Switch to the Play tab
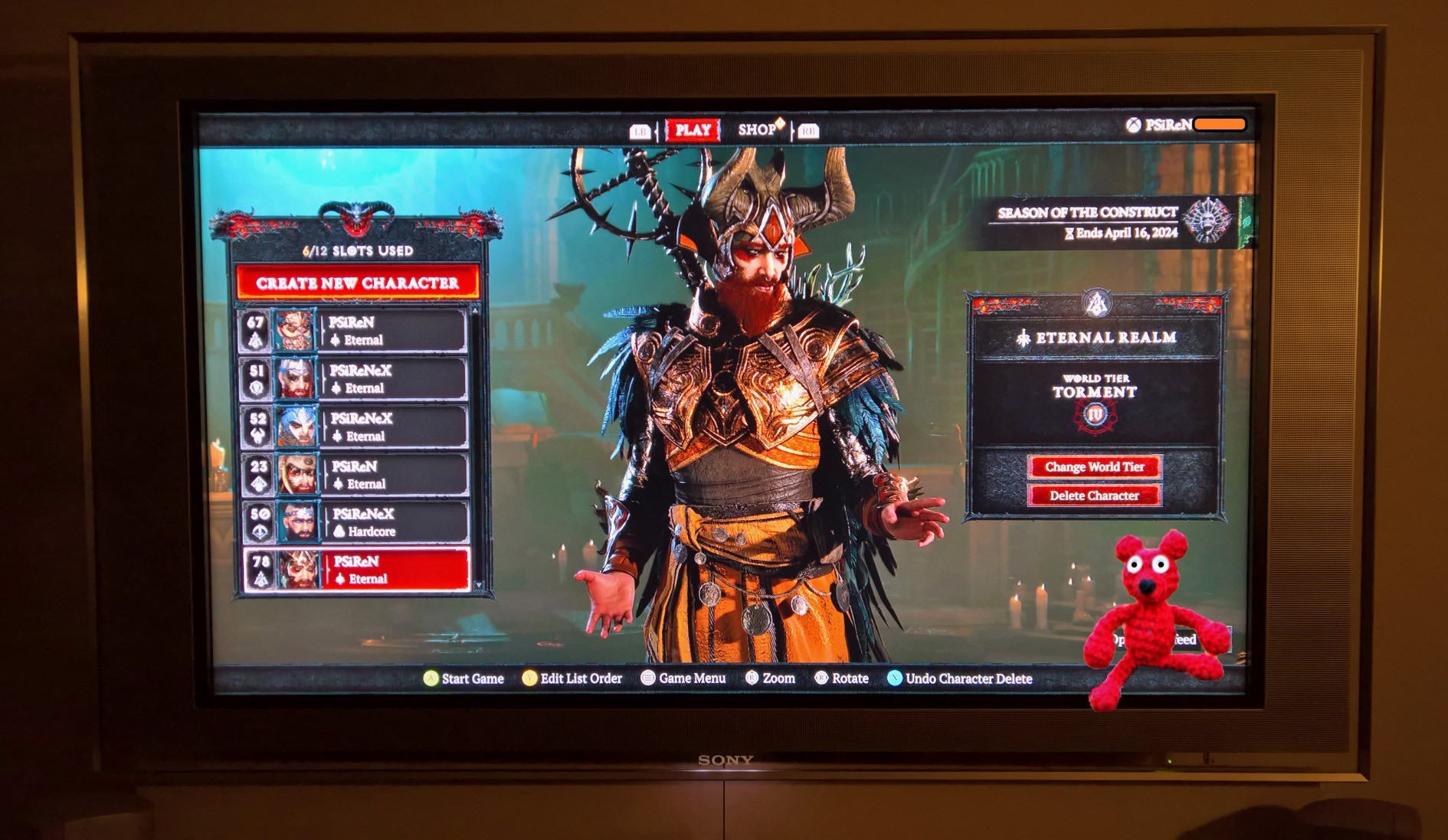This screenshot has width=1448, height=840. [693, 130]
